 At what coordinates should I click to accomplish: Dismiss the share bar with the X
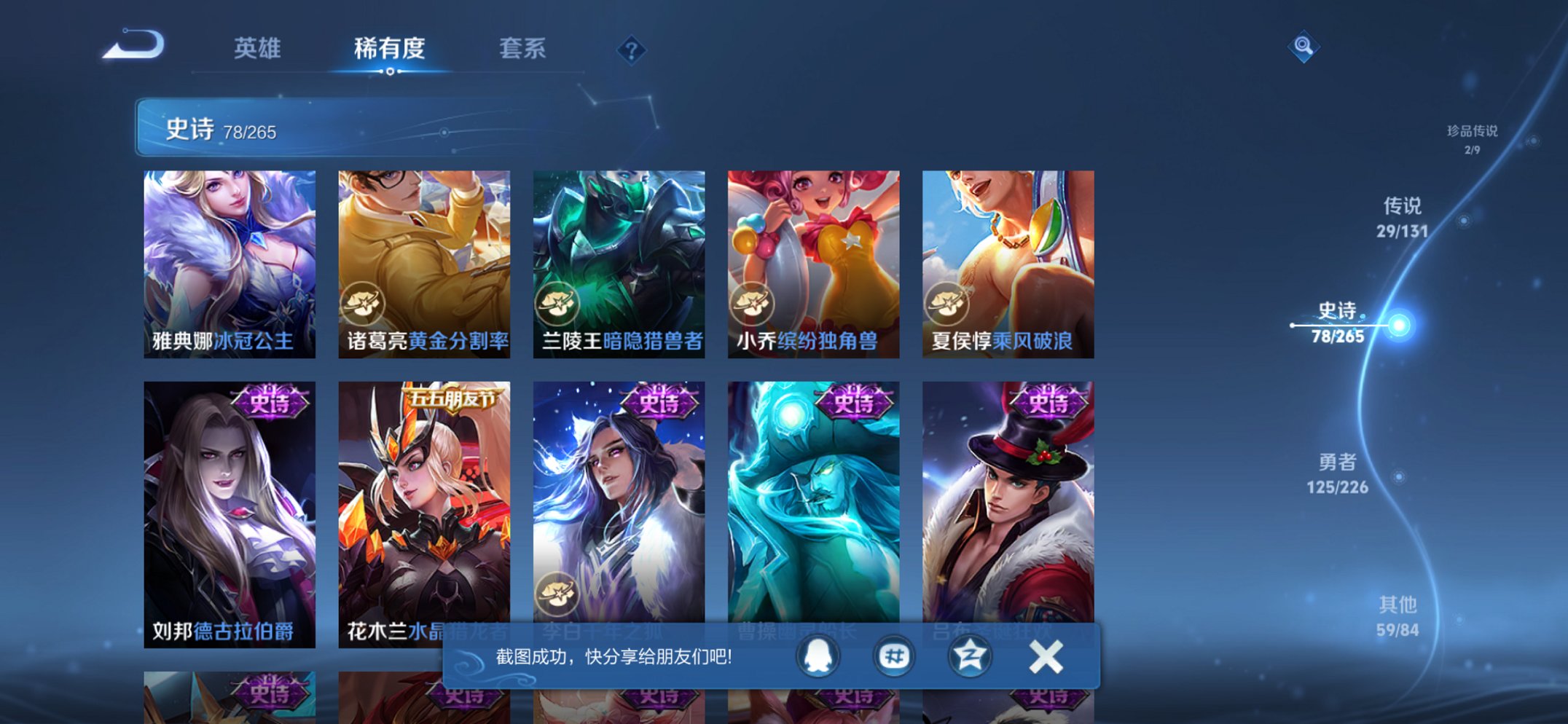[x=1045, y=656]
